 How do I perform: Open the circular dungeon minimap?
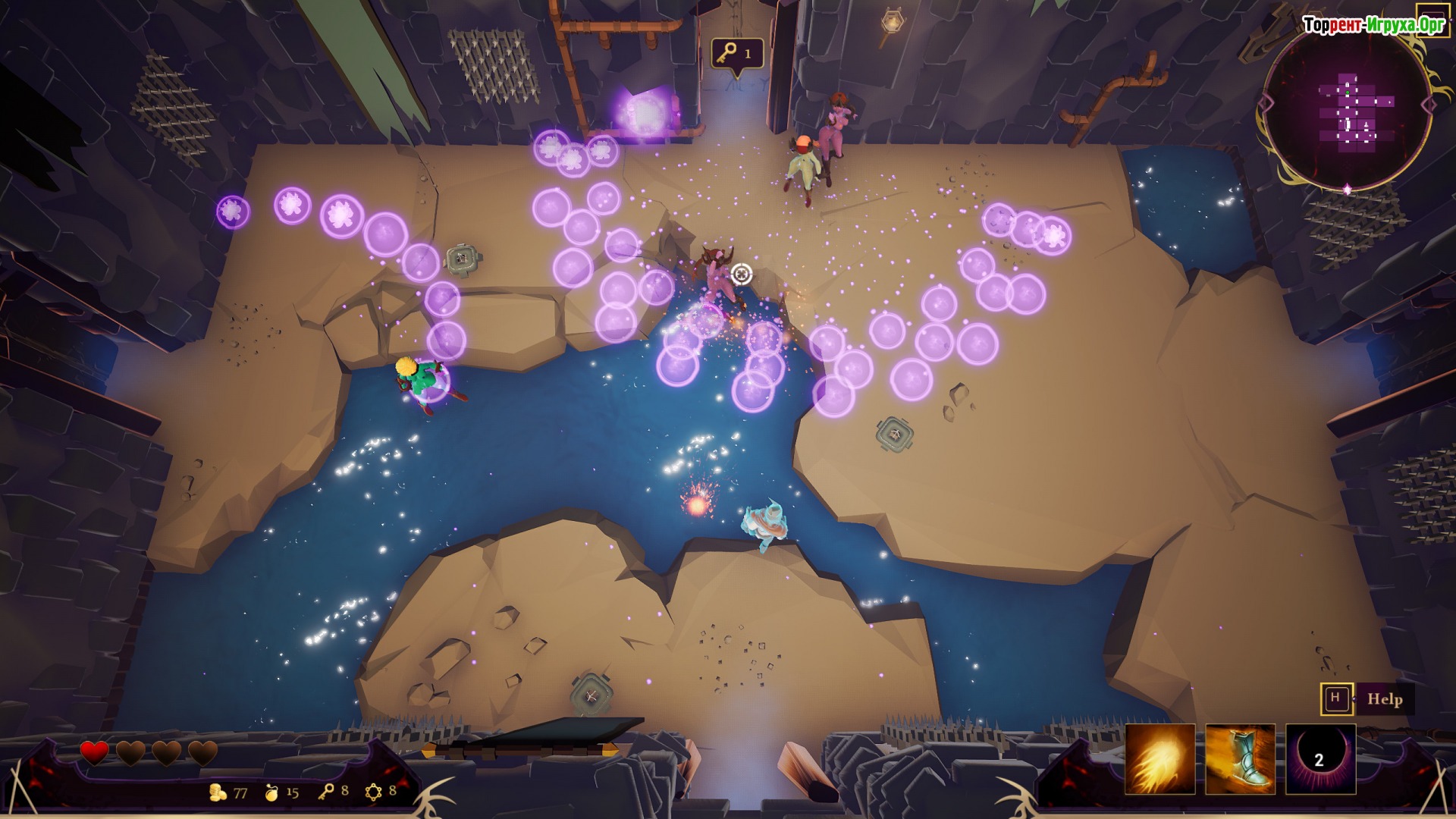(1347, 111)
